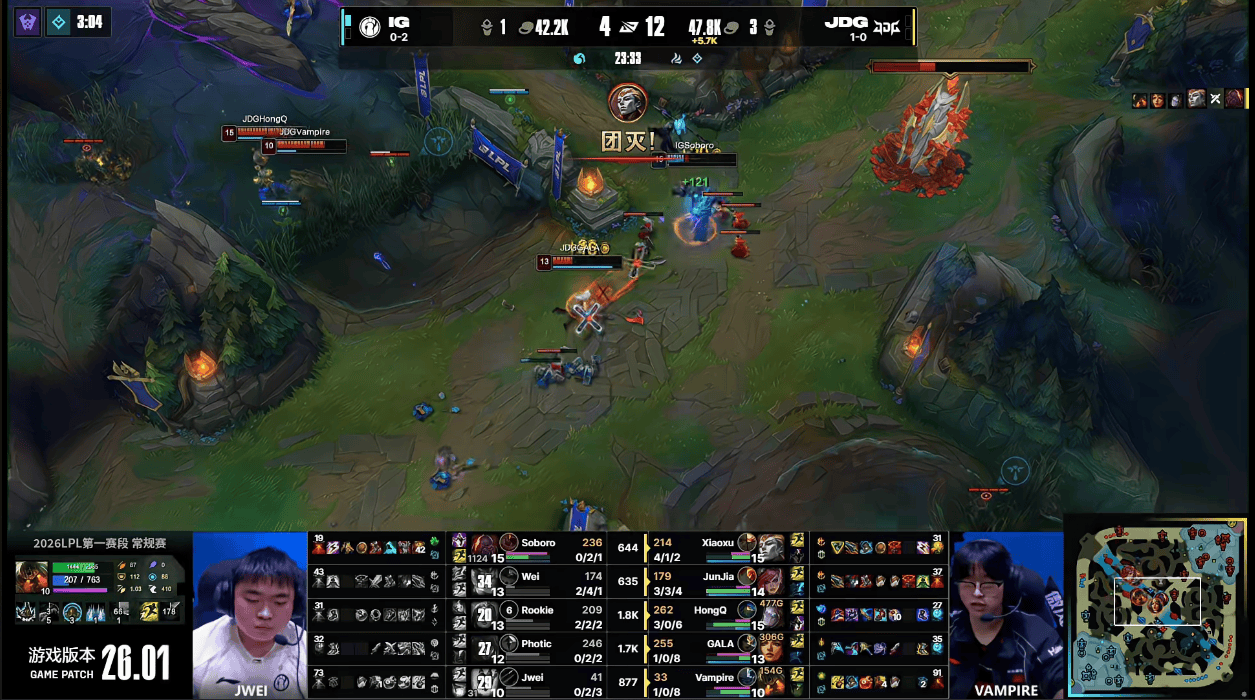This screenshot has width=1255, height=700.
Task: Pick GALA's champion portrait on the scoreboard
Action: click(x=772, y=647)
